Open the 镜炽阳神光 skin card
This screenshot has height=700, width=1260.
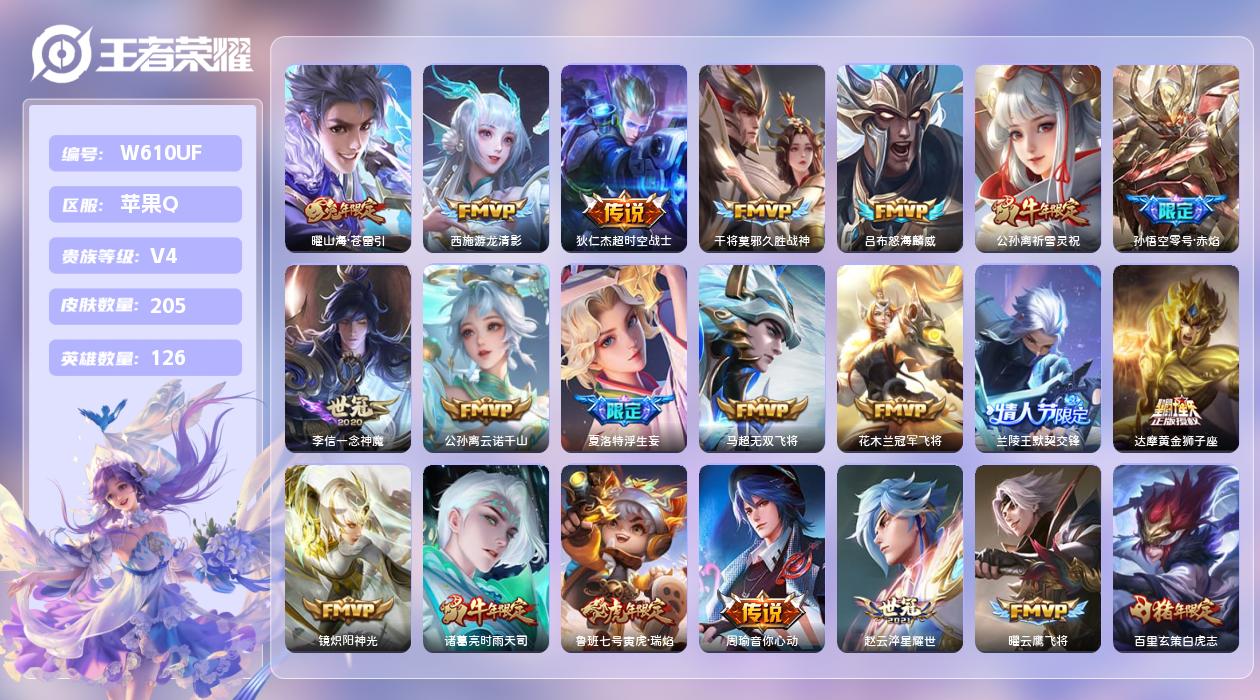tap(348, 558)
